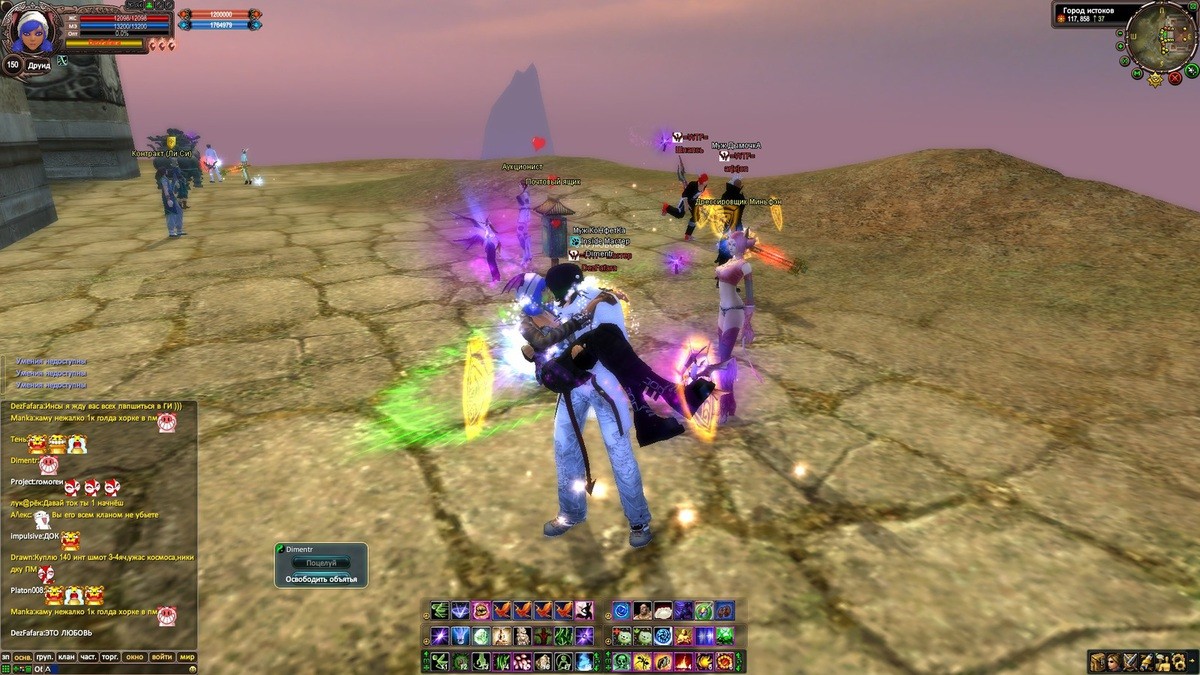Open the druid character portrait
This screenshot has height=675, width=1200.
pos(32,30)
